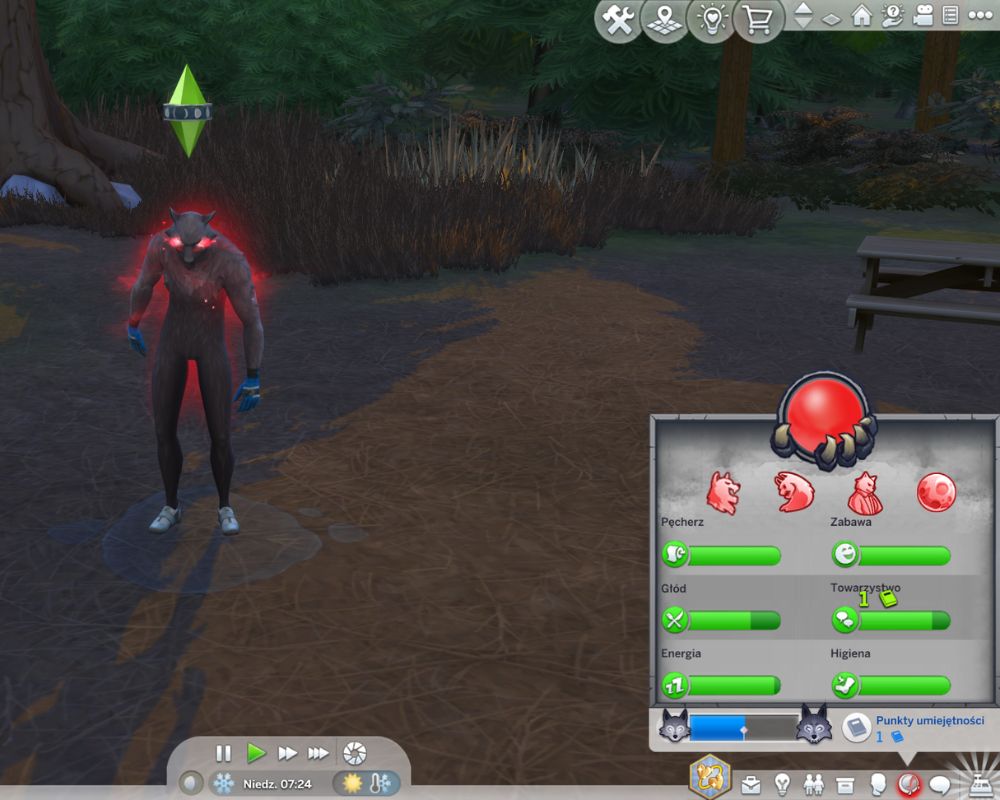Pause the game
Viewport: 1000px width, 800px height.
coord(224,753)
